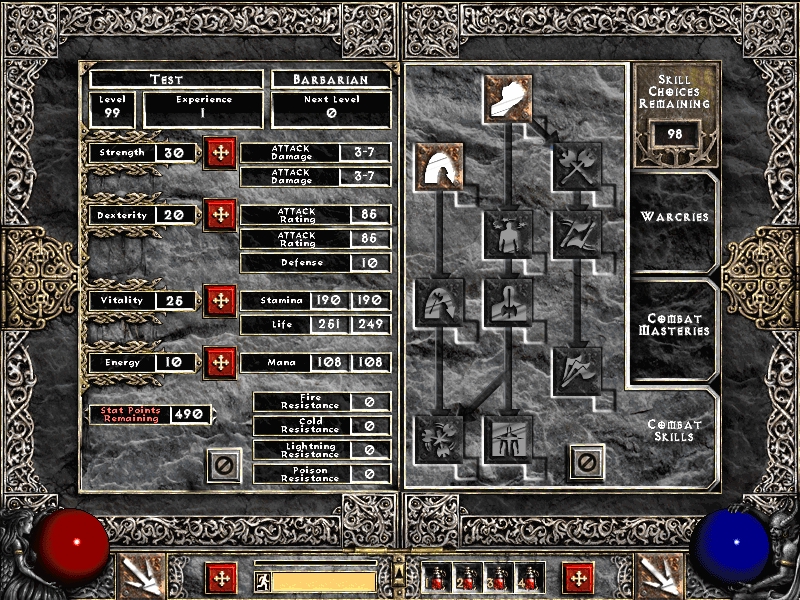Add a point to Strength

pos(219,154)
